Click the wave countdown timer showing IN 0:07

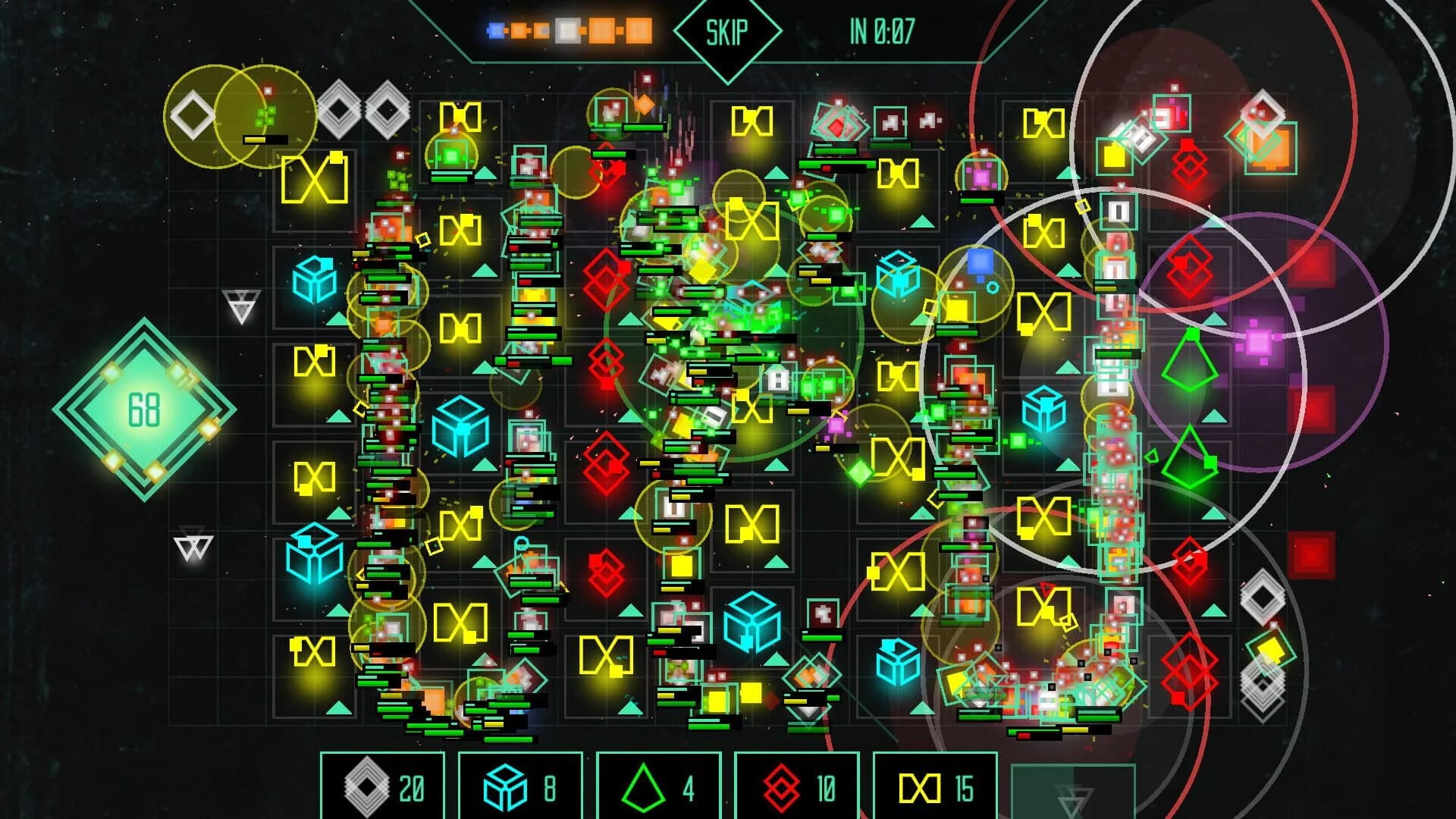[882, 32]
